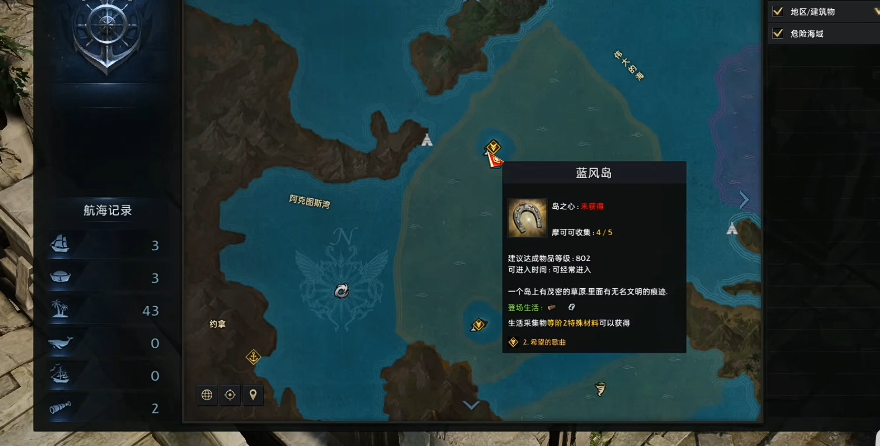Click the island marker below the tooltip

click(478, 324)
